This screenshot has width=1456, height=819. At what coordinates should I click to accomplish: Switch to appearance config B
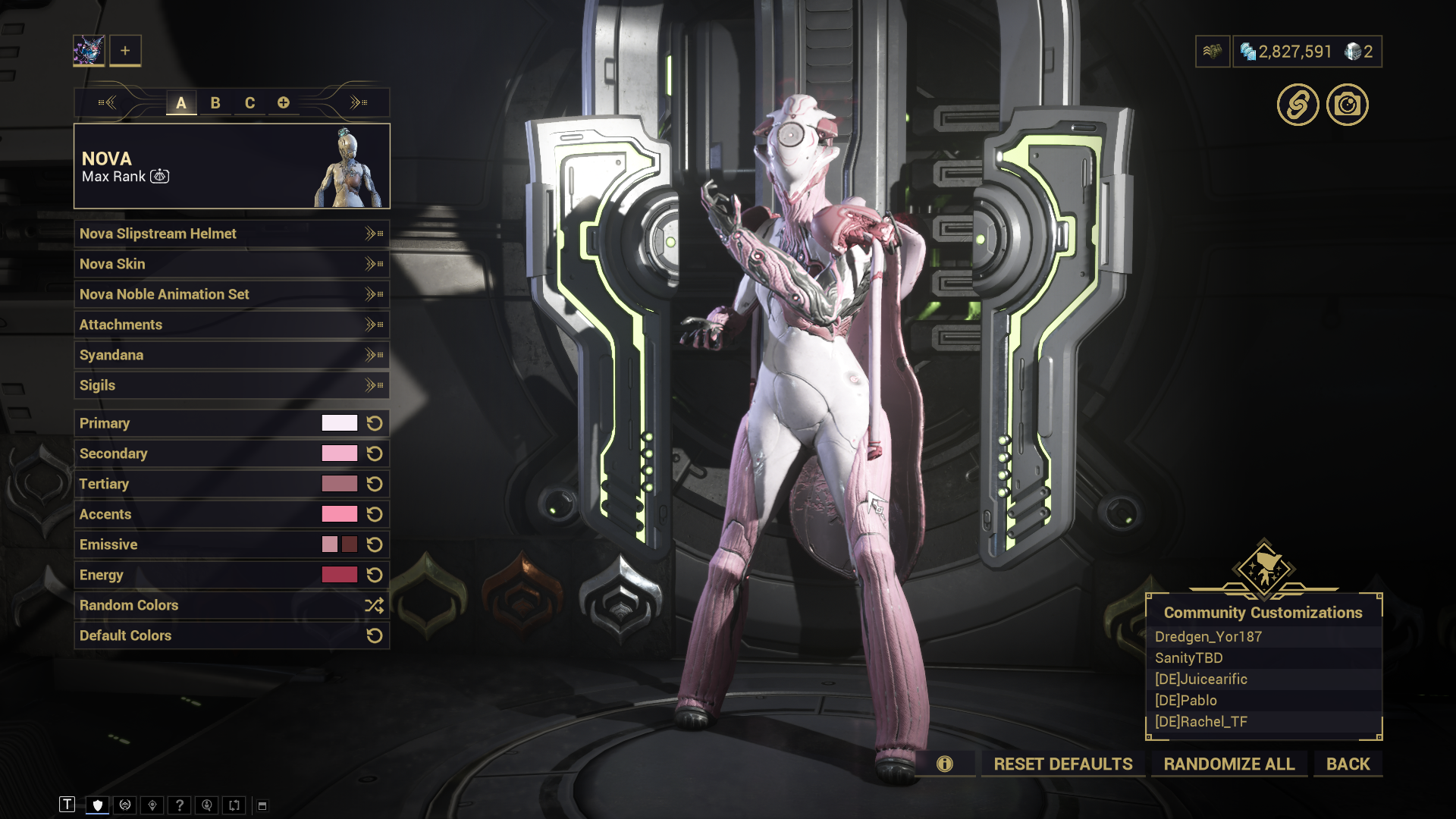tap(215, 103)
